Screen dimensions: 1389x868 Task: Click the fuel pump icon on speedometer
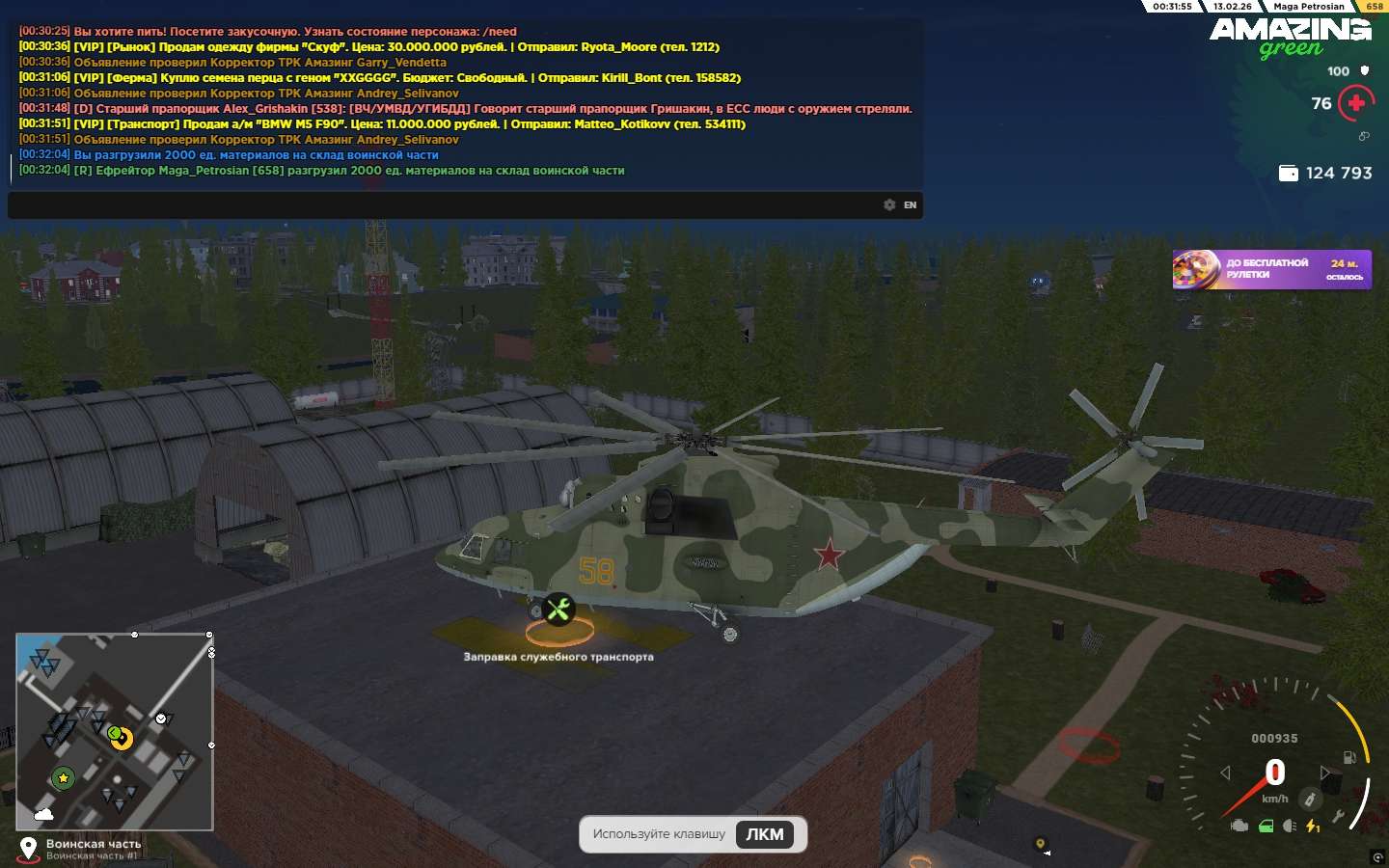1349,757
